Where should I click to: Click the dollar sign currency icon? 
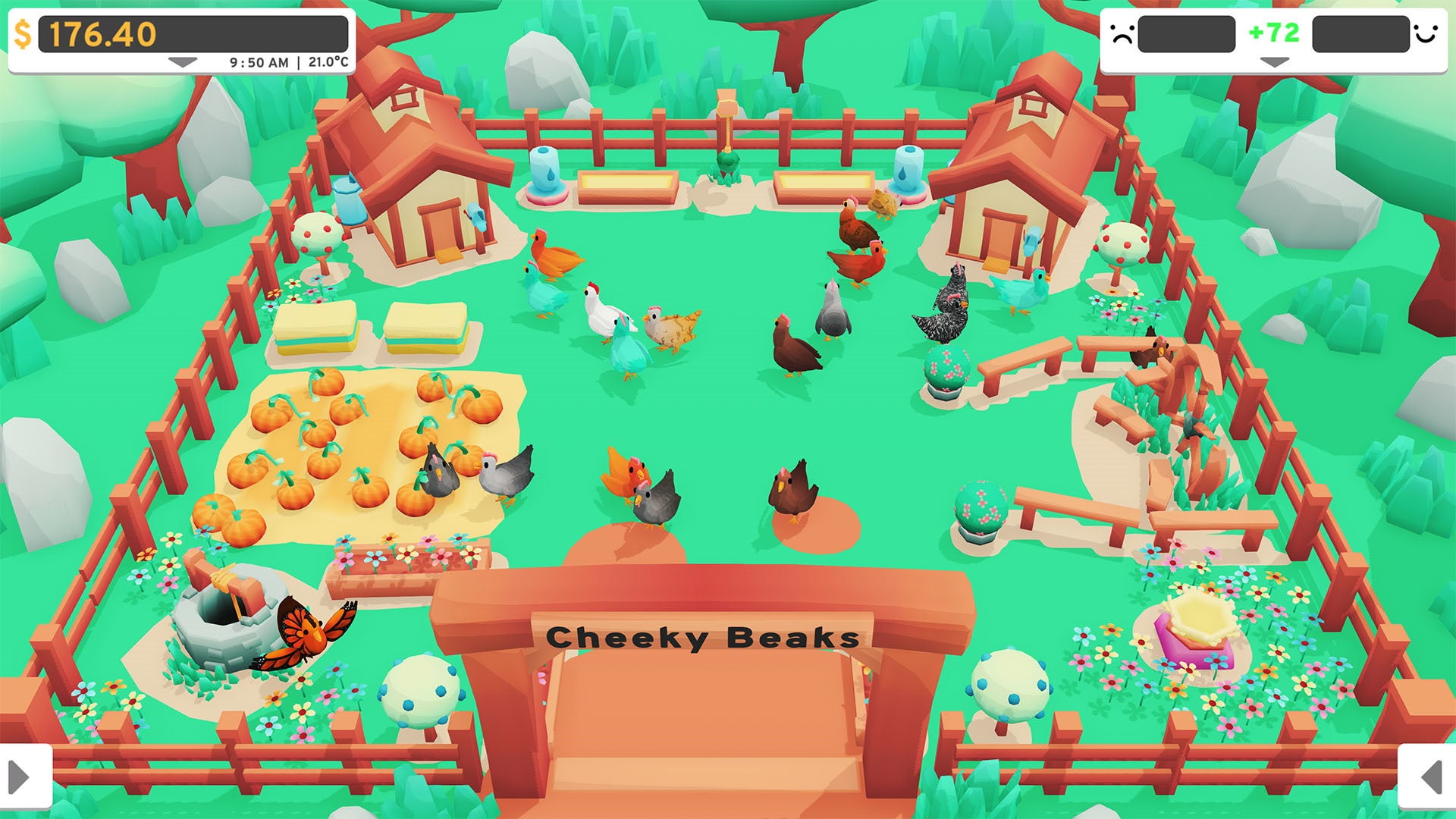pos(23,32)
